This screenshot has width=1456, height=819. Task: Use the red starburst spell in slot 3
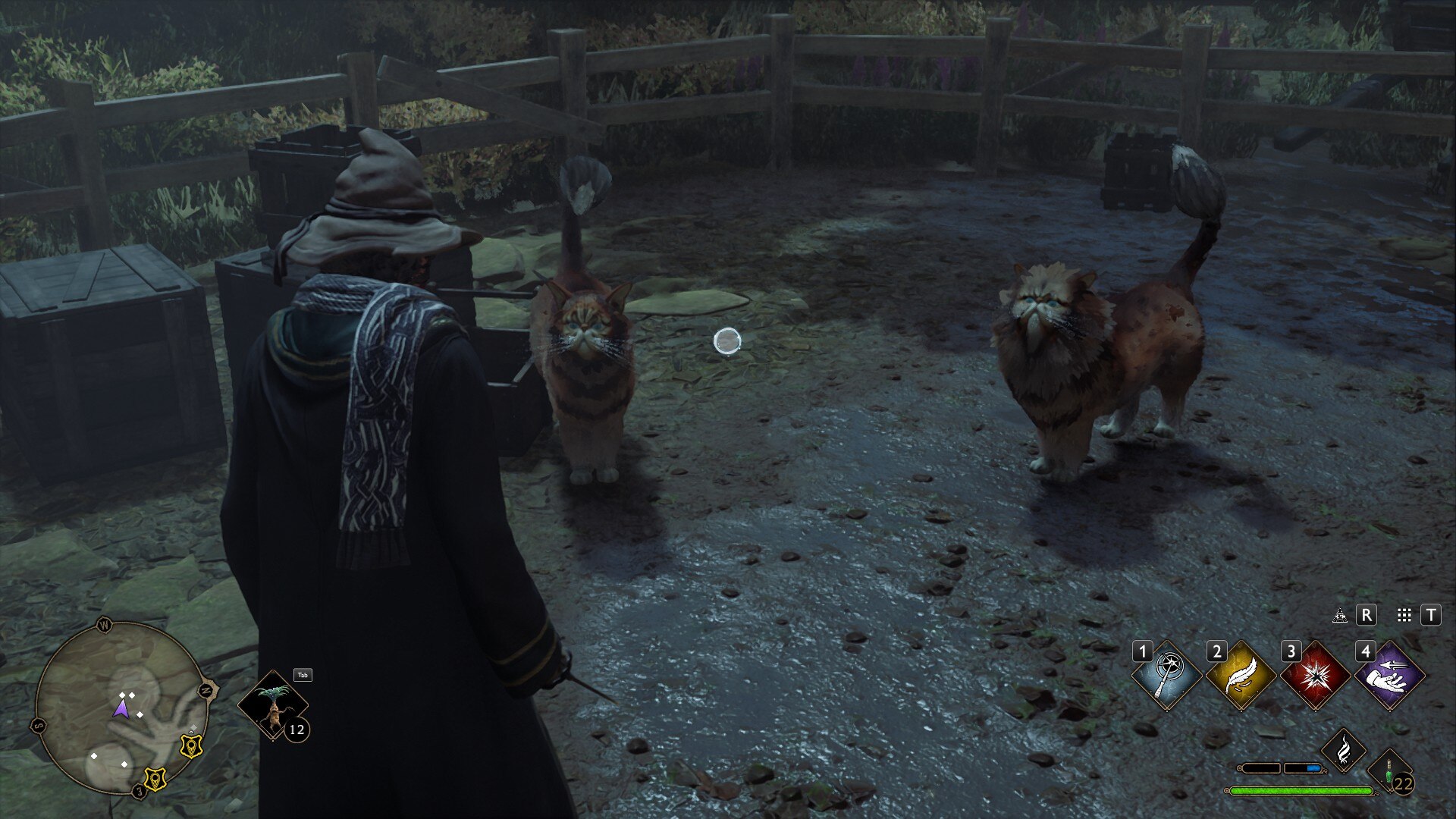pyautogui.click(x=1315, y=676)
